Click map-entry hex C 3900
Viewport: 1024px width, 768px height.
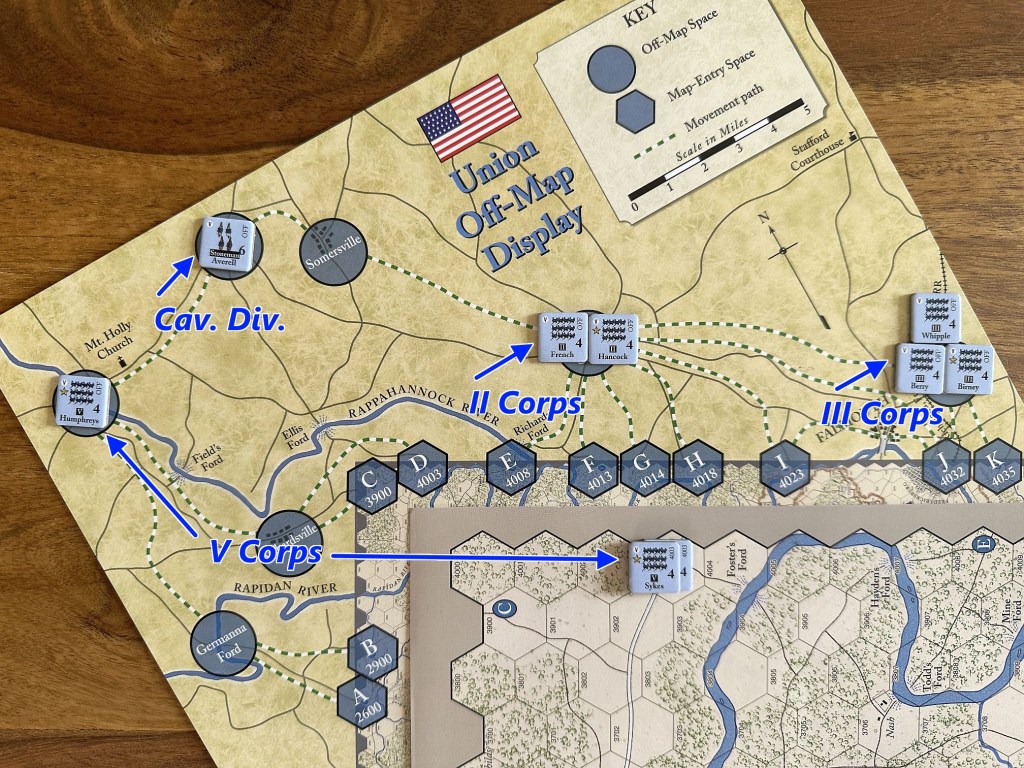click(x=374, y=487)
